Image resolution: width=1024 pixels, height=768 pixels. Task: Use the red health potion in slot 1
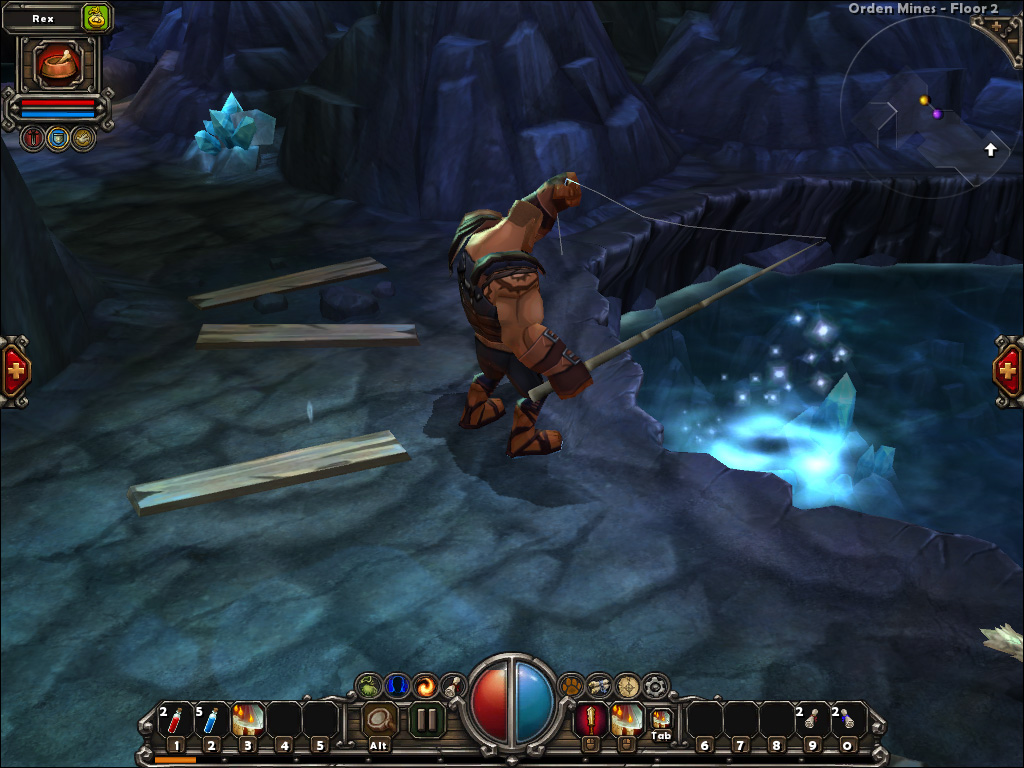coord(176,721)
